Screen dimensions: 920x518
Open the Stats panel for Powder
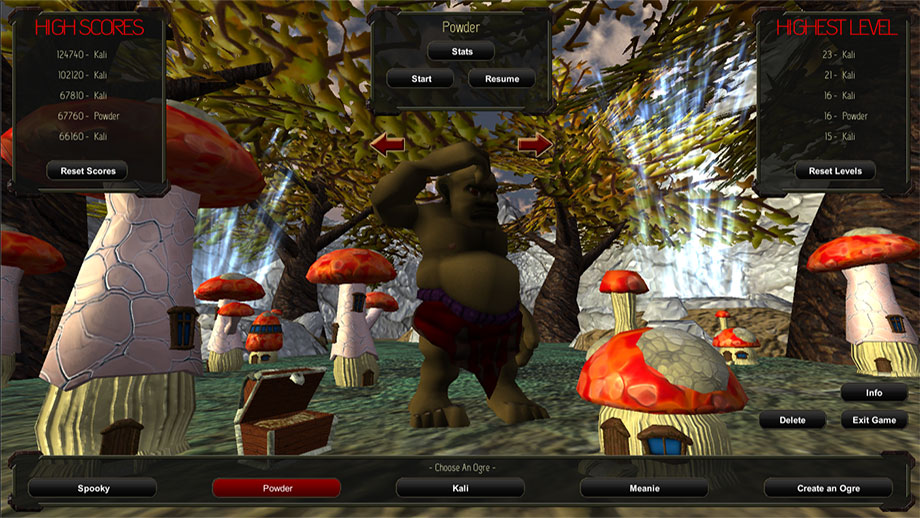coord(461,51)
